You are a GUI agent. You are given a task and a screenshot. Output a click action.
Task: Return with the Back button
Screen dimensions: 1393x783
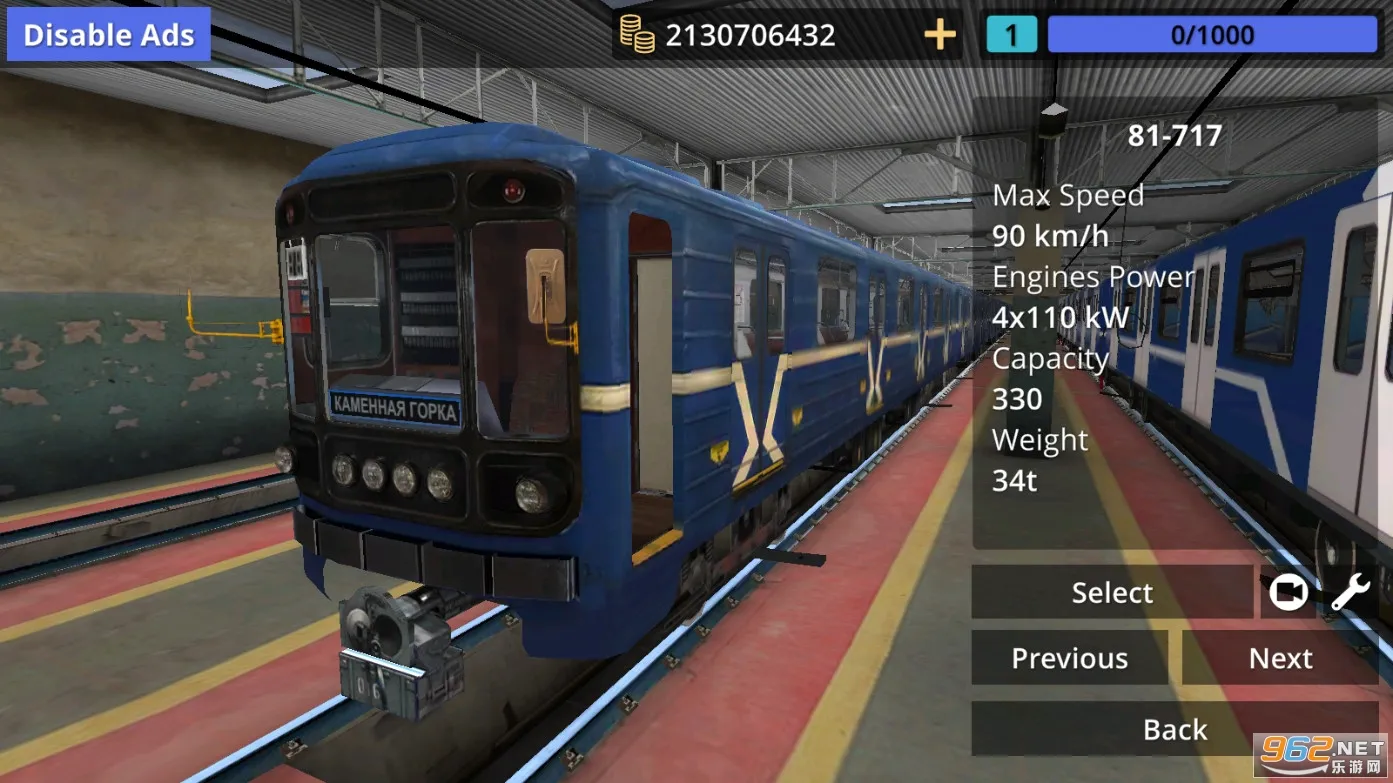pyautogui.click(x=1174, y=729)
